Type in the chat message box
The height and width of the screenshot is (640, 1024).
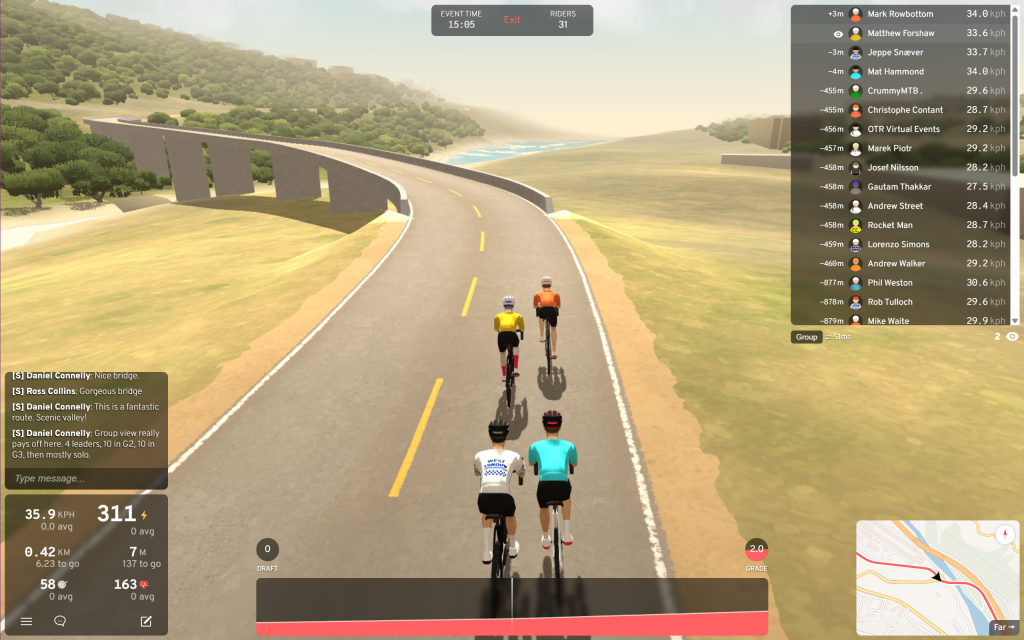85,478
